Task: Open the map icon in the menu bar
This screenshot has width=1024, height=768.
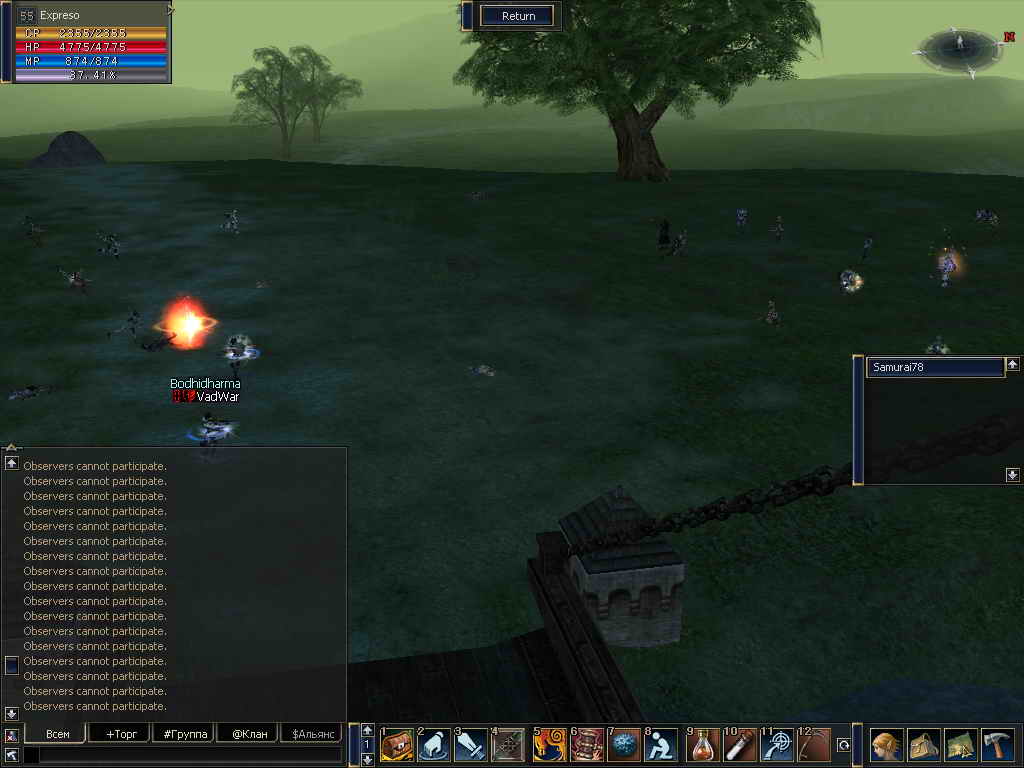Action: [x=961, y=745]
